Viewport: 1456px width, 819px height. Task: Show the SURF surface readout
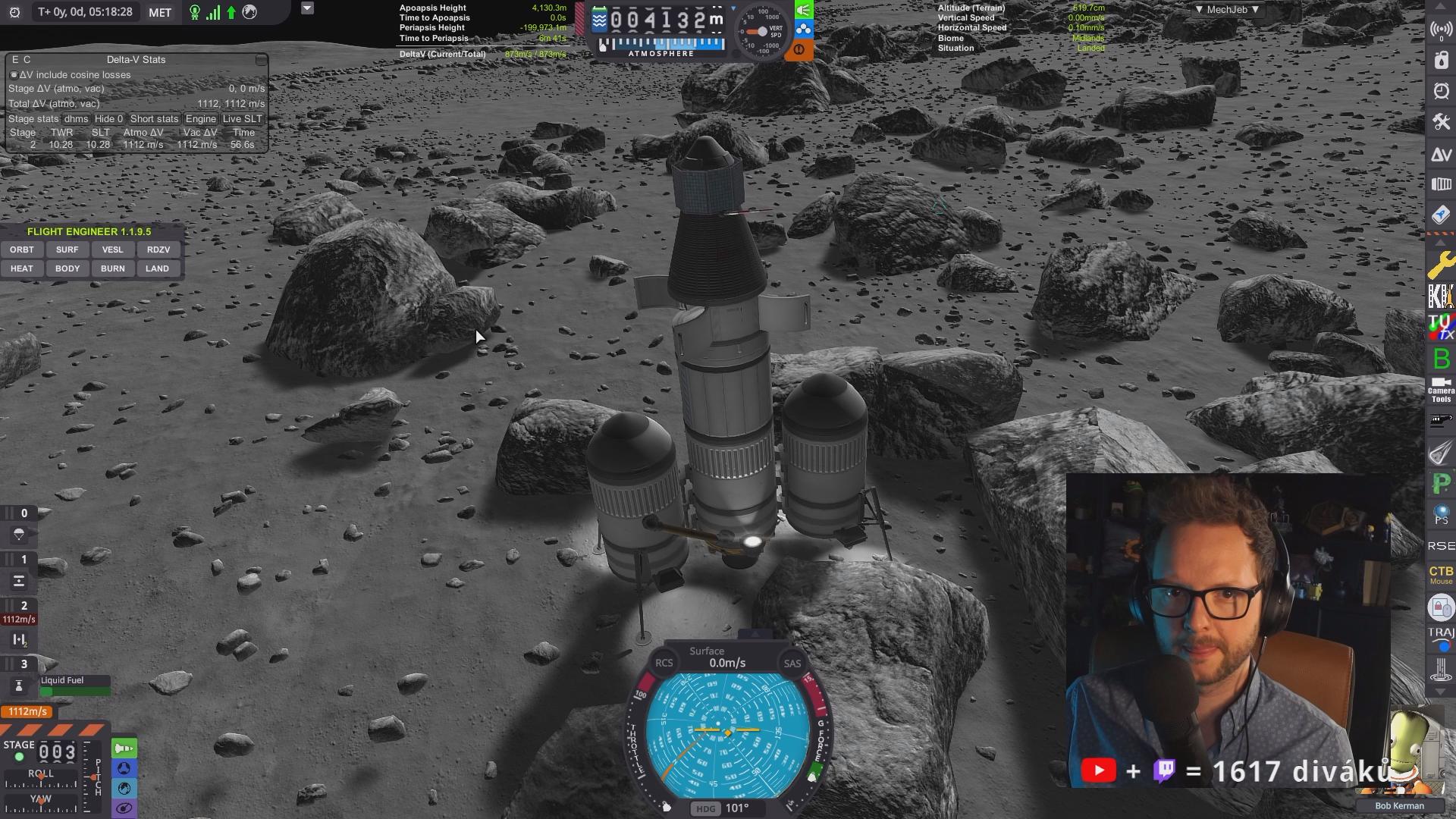tap(67, 249)
